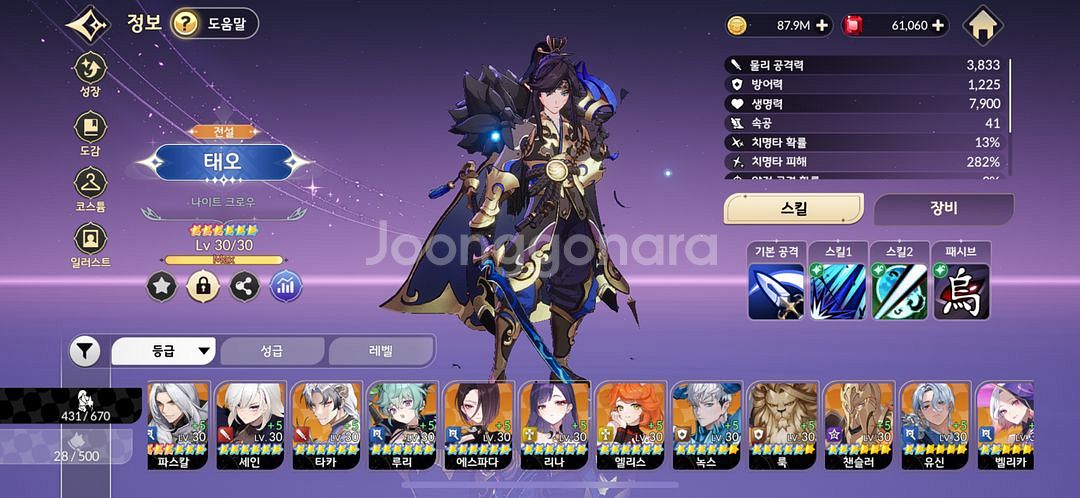Inspect the 패시브 passive skill icon

961,291
